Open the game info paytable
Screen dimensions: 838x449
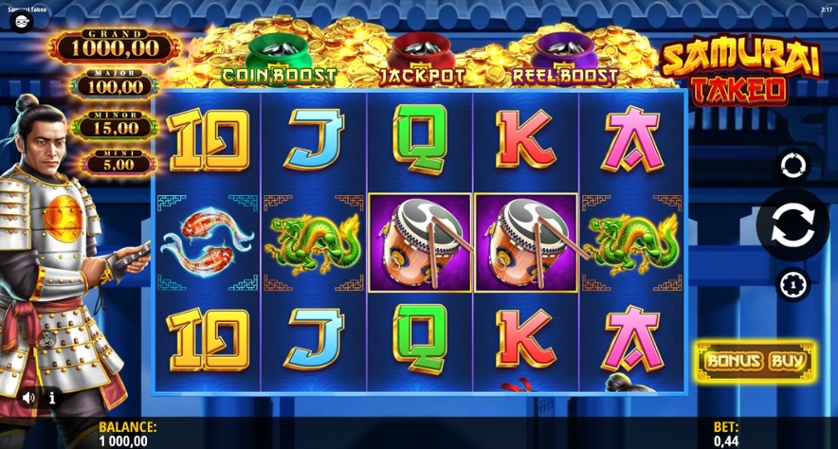pyautogui.click(x=52, y=398)
